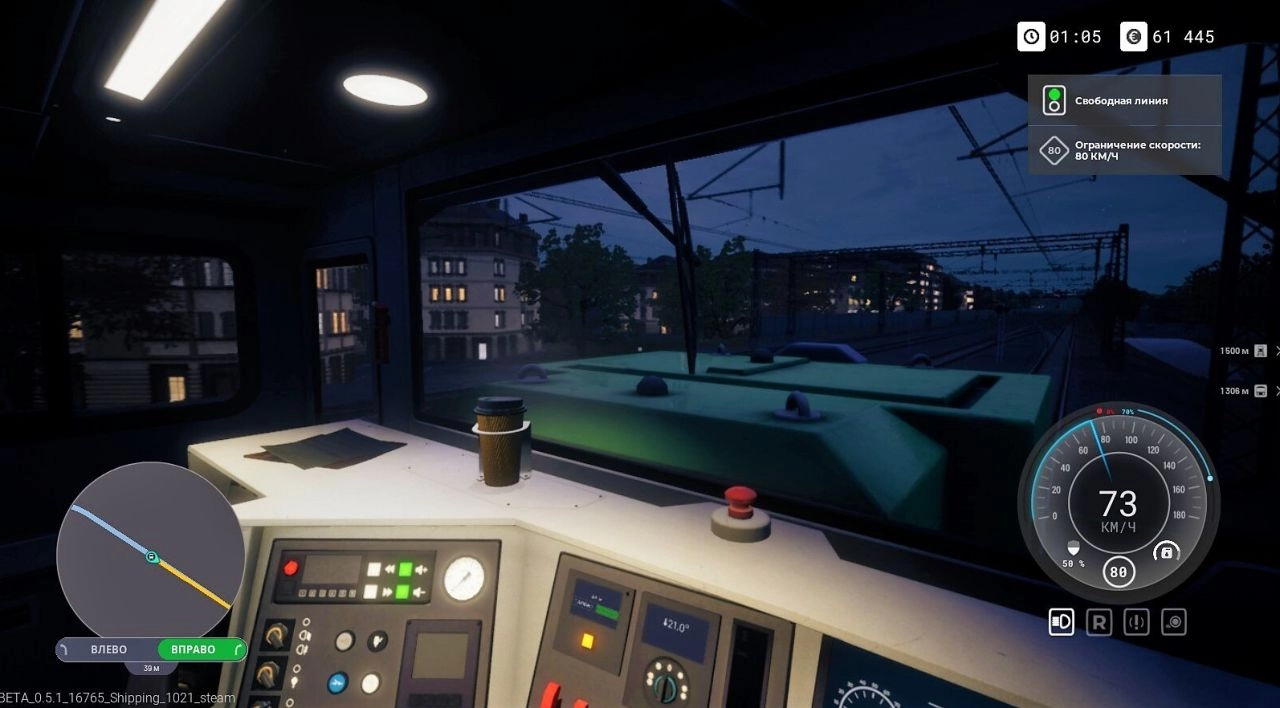Click the circular route minimap

(x=150, y=556)
